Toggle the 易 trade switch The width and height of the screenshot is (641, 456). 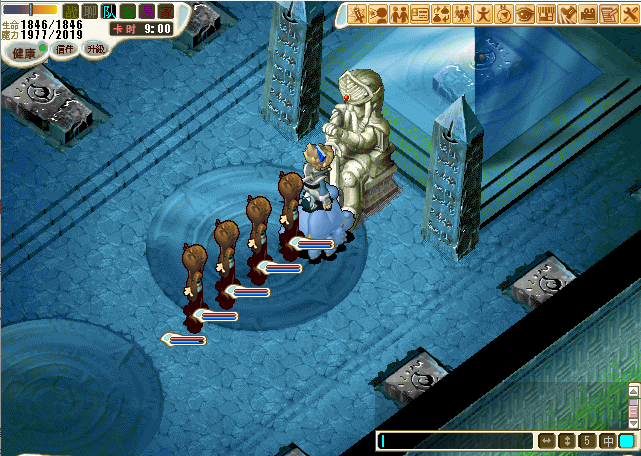(147, 11)
